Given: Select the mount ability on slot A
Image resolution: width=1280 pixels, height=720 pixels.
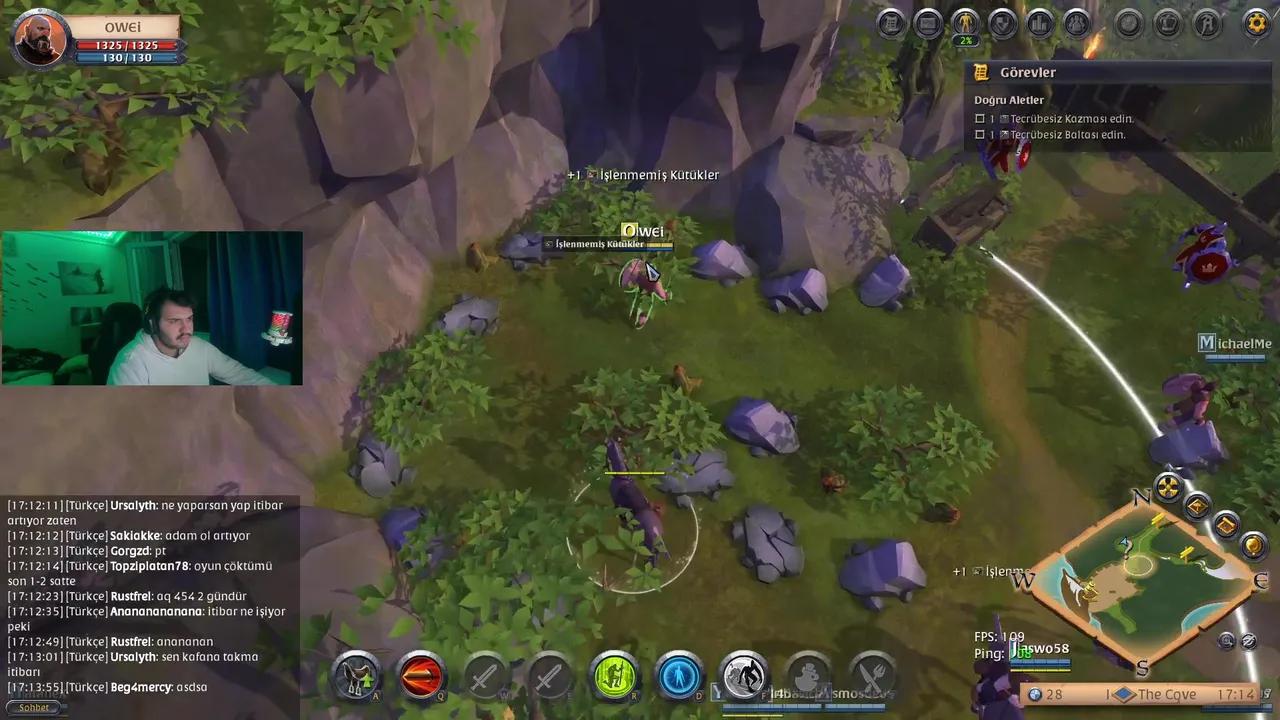Looking at the screenshot, I should click(356, 677).
